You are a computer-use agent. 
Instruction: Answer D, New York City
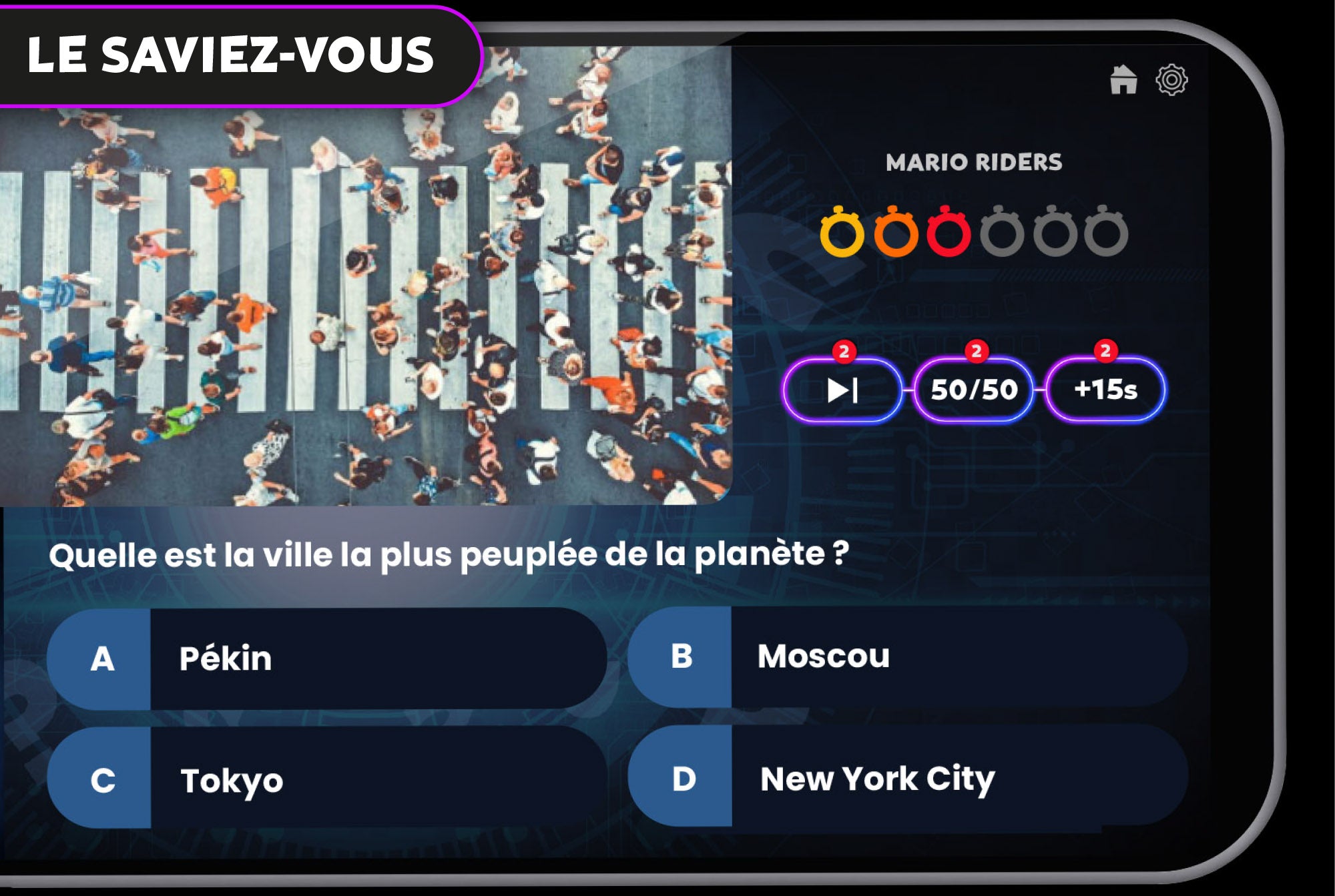[x=906, y=778]
